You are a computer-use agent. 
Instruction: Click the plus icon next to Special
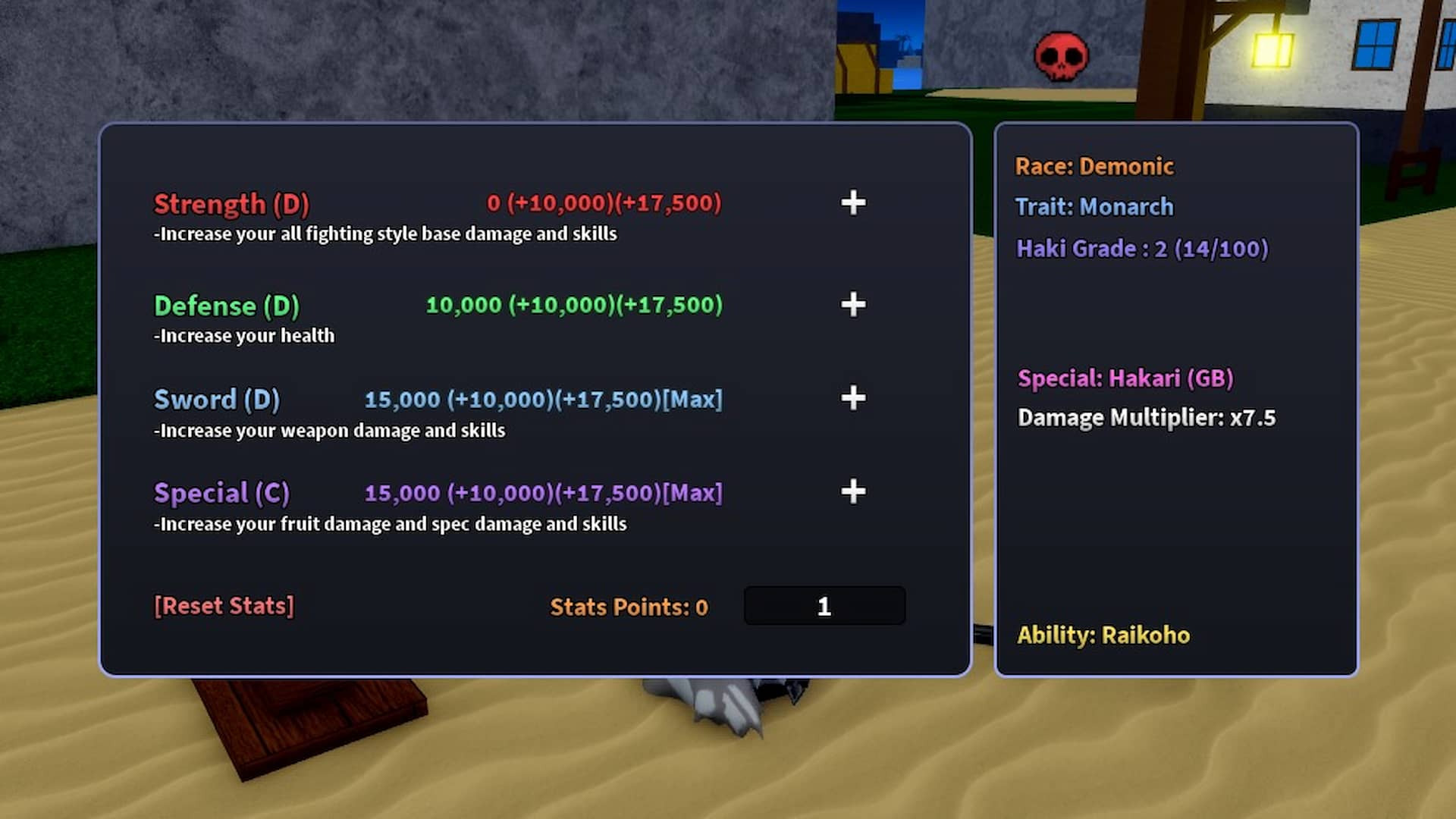[x=852, y=492]
